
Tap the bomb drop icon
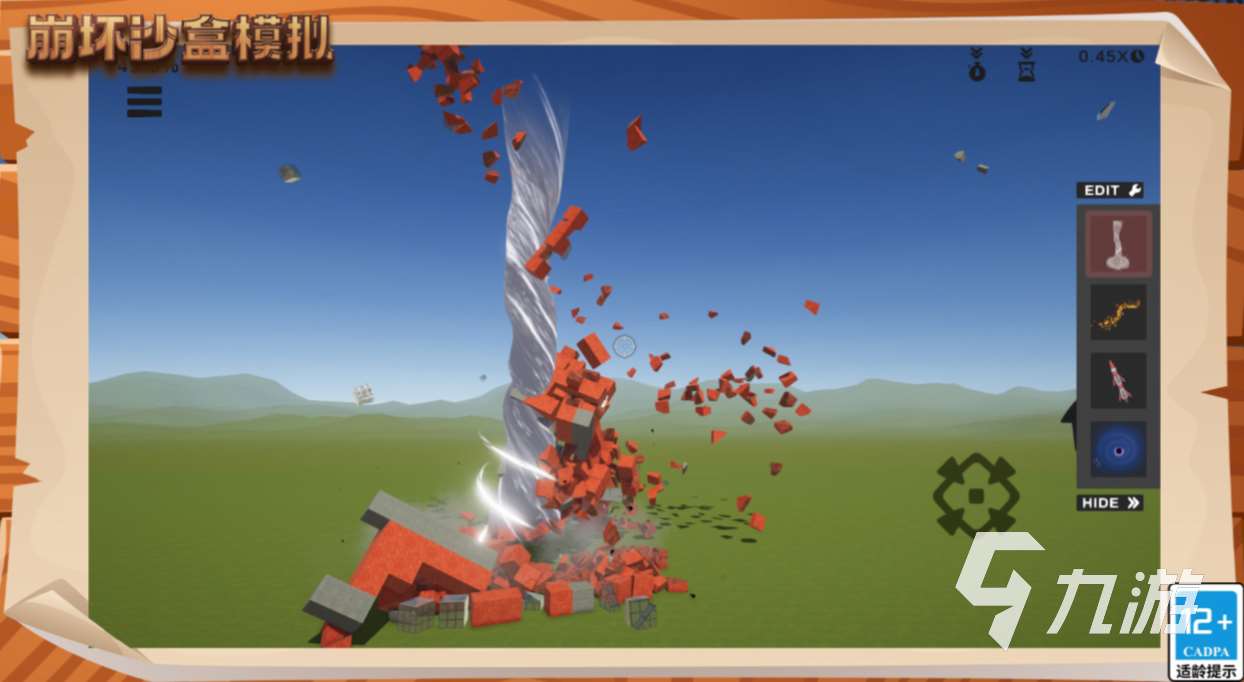click(x=976, y=64)
